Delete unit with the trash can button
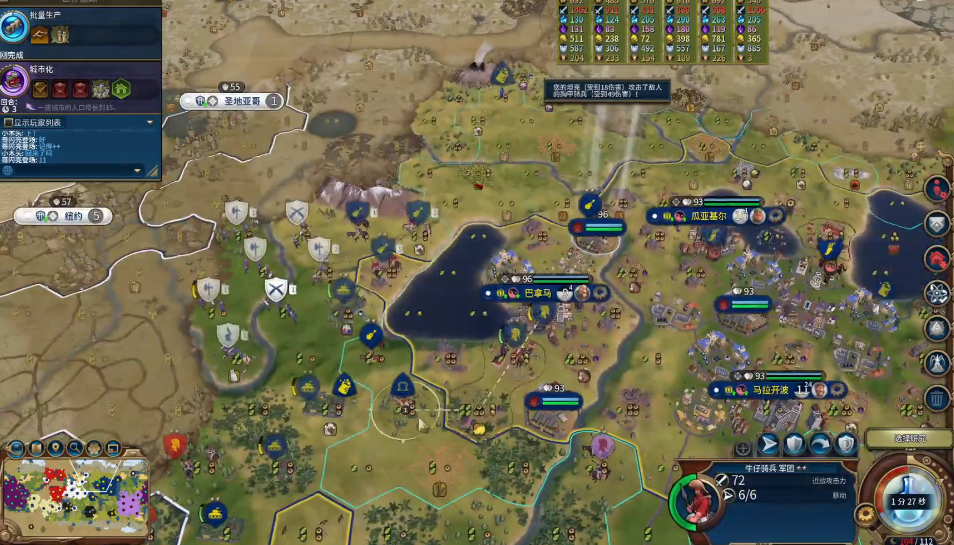 (937, 399)
